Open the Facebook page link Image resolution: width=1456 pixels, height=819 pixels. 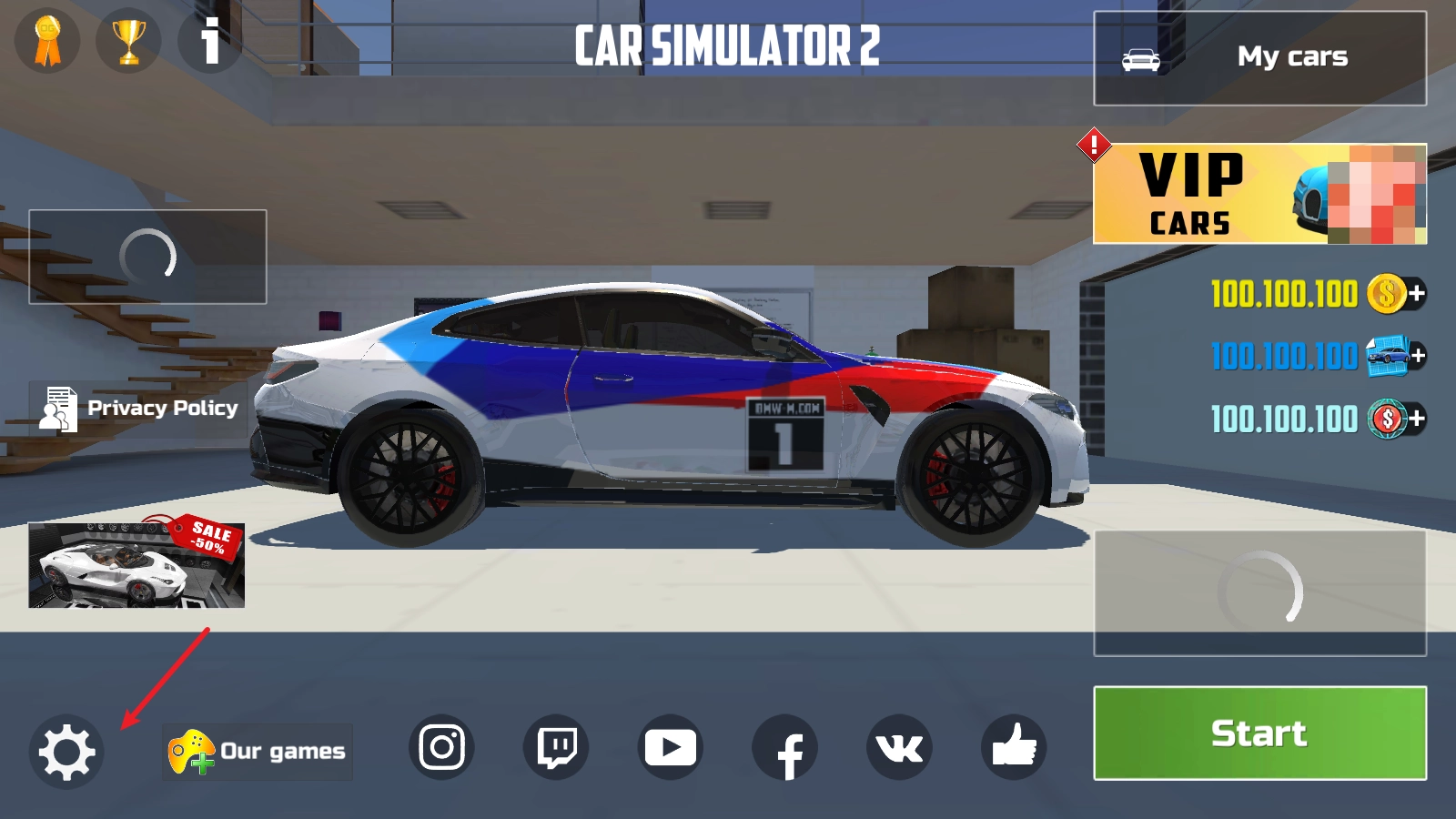[x=785, y=748]
